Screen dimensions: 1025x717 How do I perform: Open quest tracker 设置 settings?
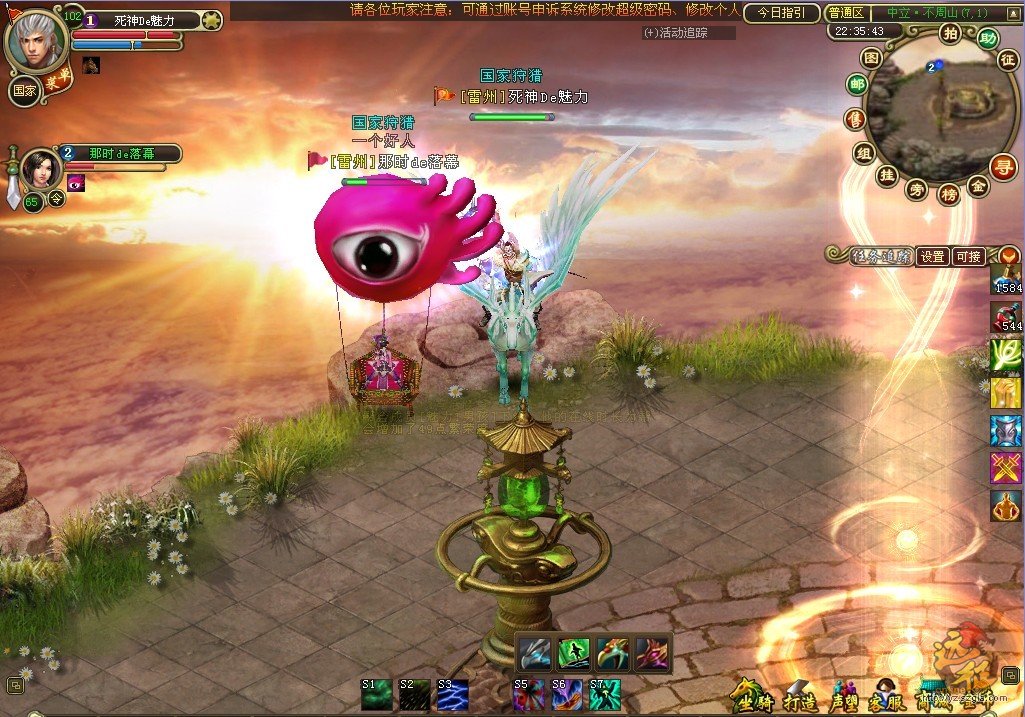(933, 257)
